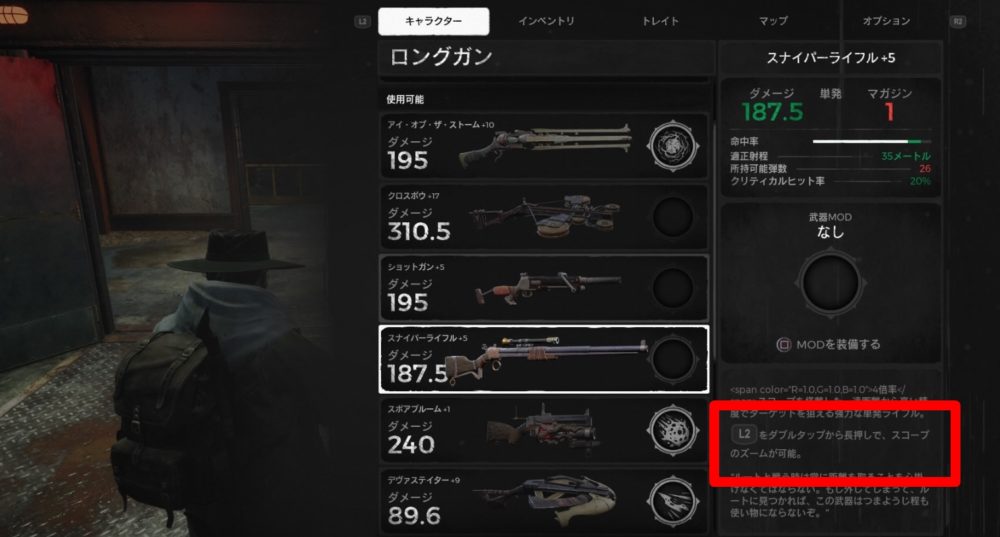The width and height of the screenshot is (1000, 537).
Task: Open the インベントリ tab
Action: [x=546, y=21]
